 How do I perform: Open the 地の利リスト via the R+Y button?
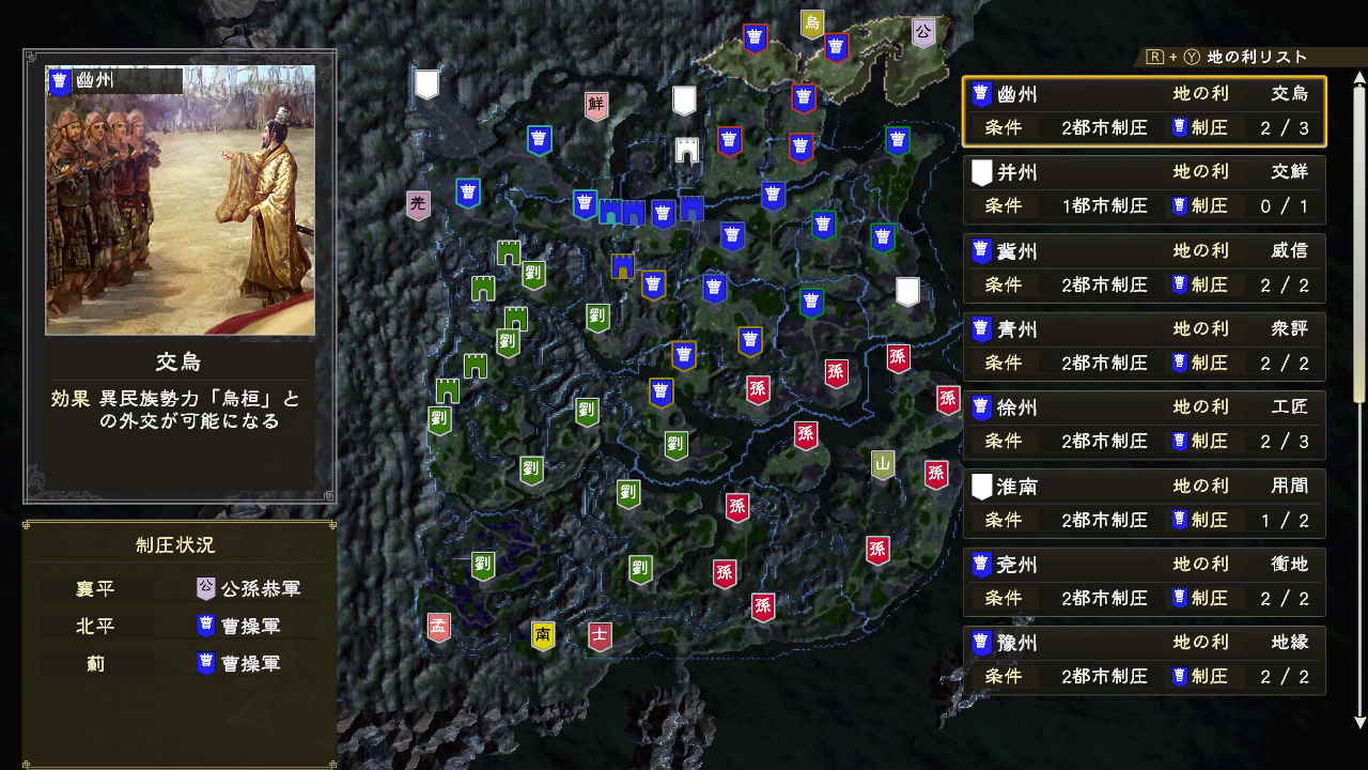point(1222,57)
